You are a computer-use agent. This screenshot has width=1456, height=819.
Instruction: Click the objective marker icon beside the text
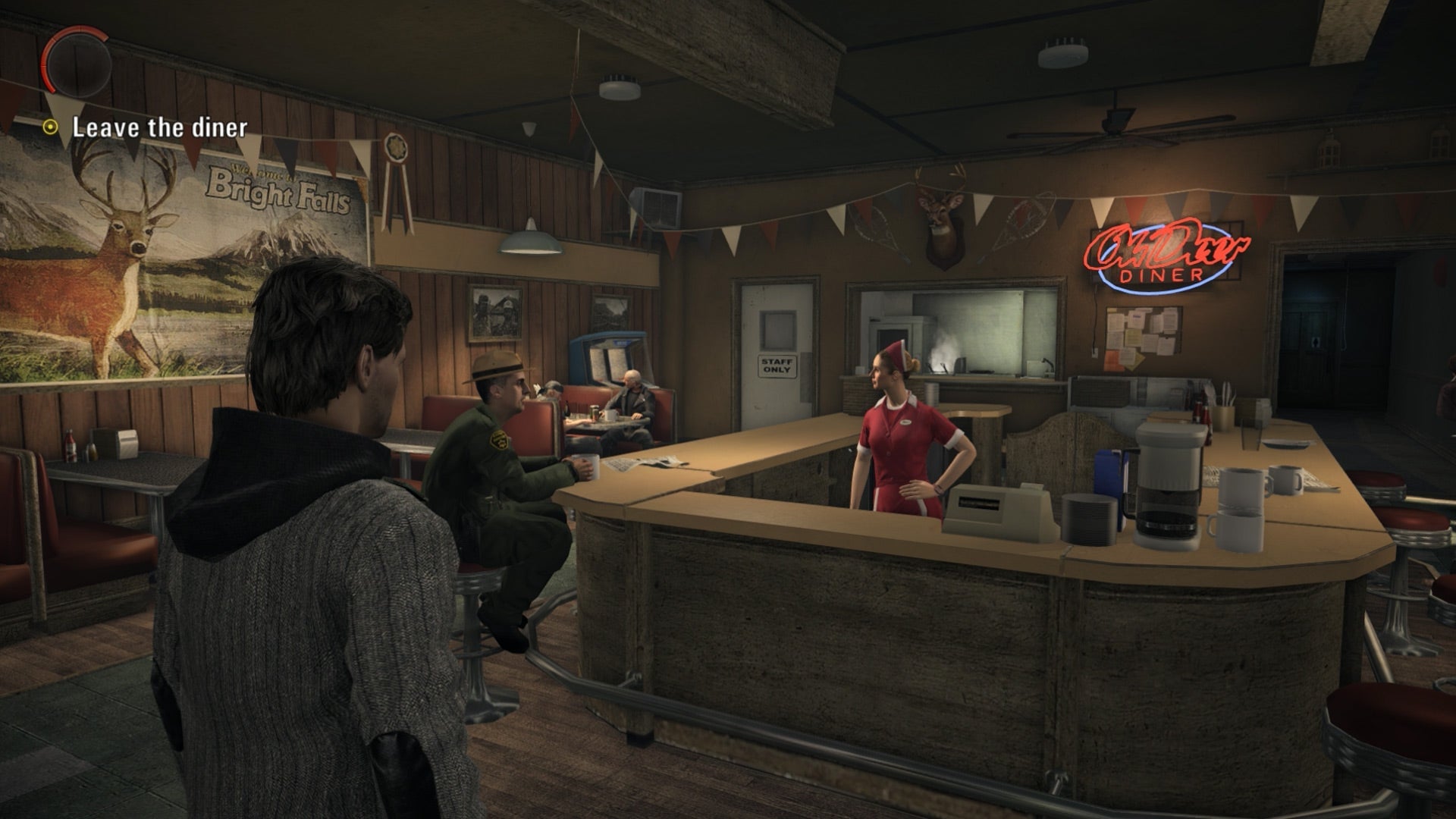pos(50,127)
